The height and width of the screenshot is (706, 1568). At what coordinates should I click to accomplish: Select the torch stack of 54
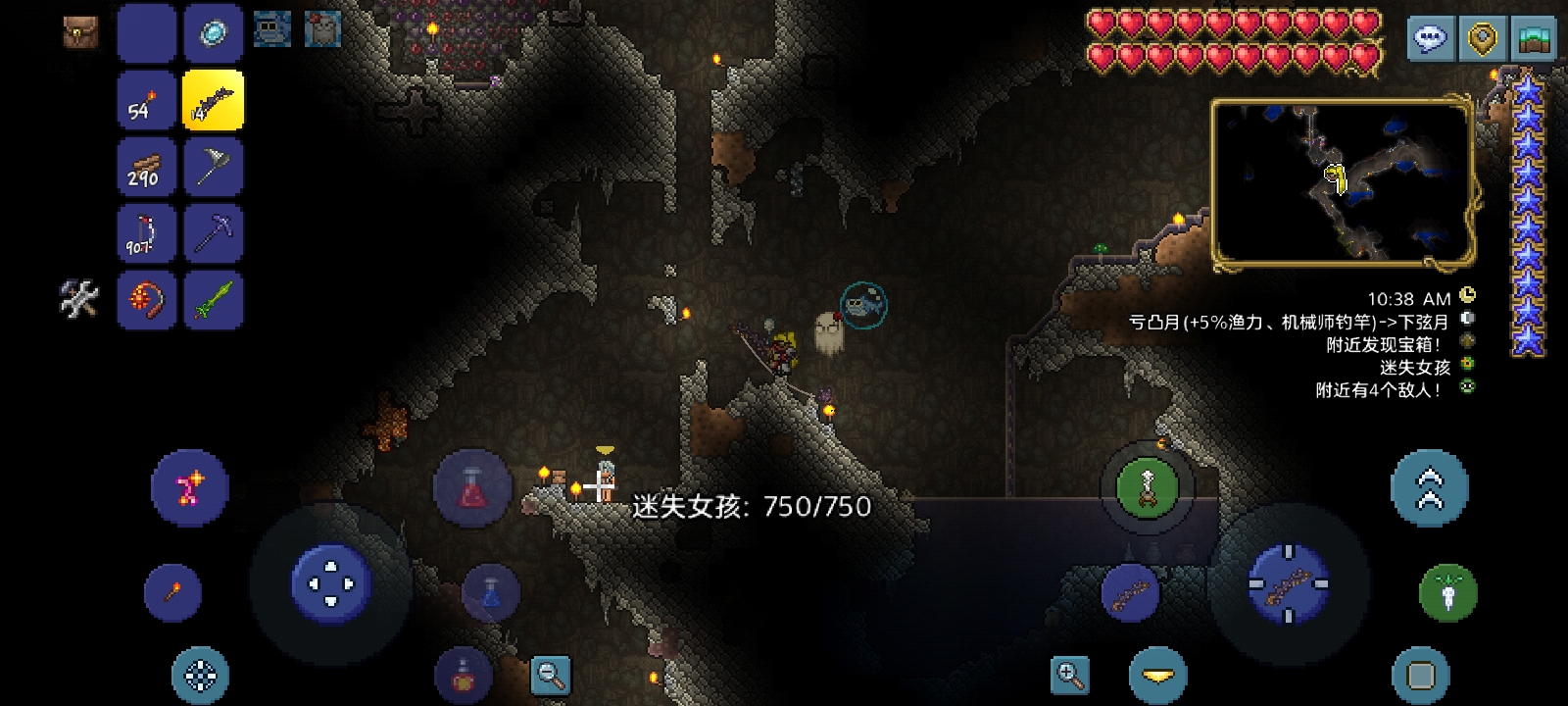(146, 100)
